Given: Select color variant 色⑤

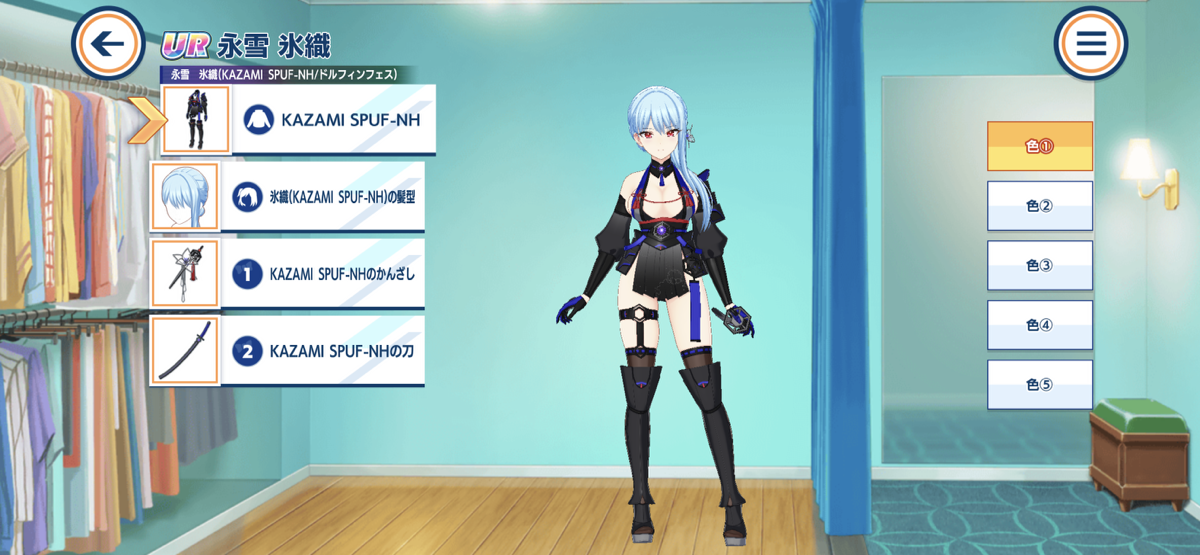Looking at the screenshot, I should point(1039,385).
